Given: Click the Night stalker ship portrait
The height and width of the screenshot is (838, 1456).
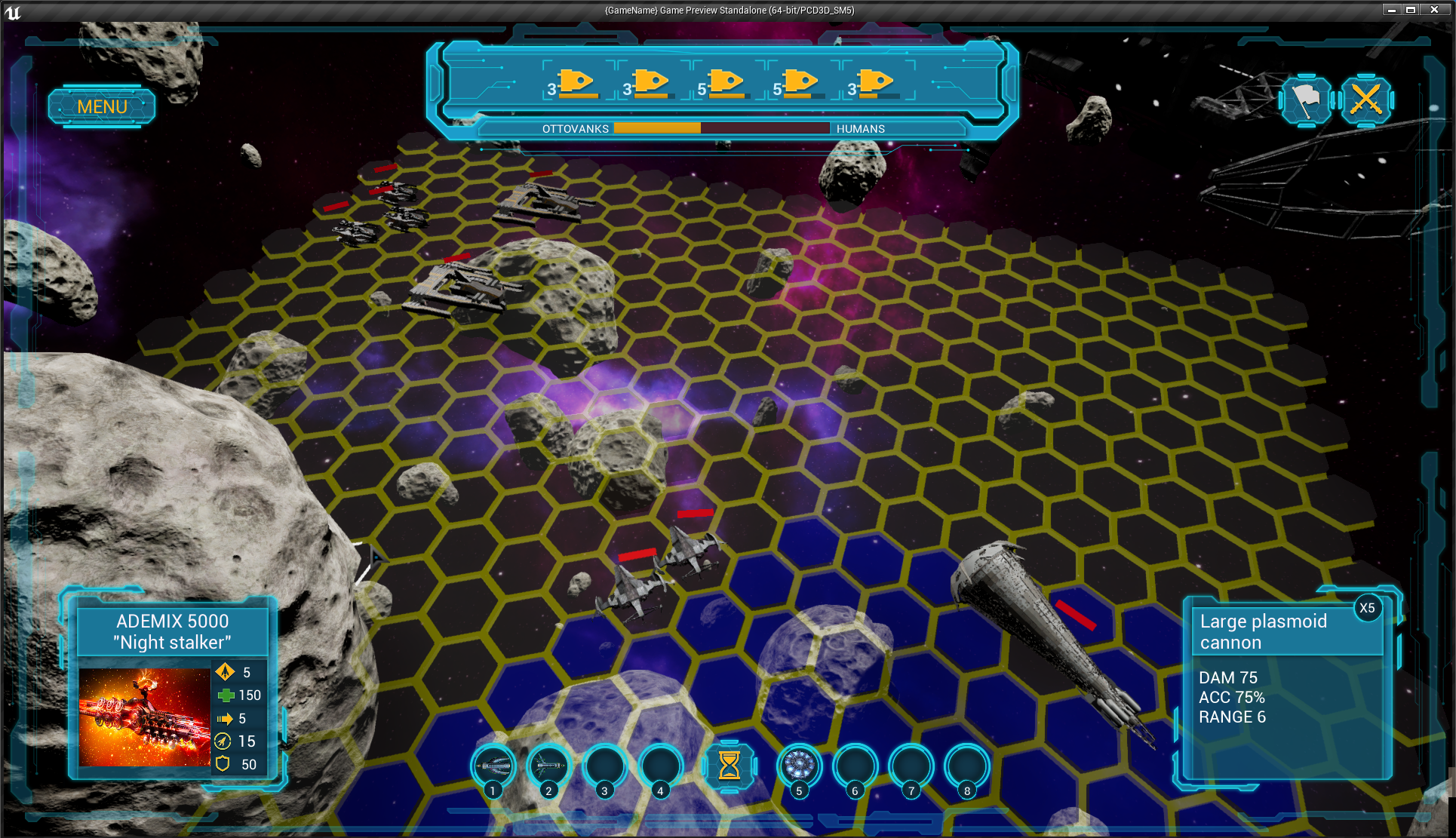Looking at the screenshot, I should tap(144, 717).
